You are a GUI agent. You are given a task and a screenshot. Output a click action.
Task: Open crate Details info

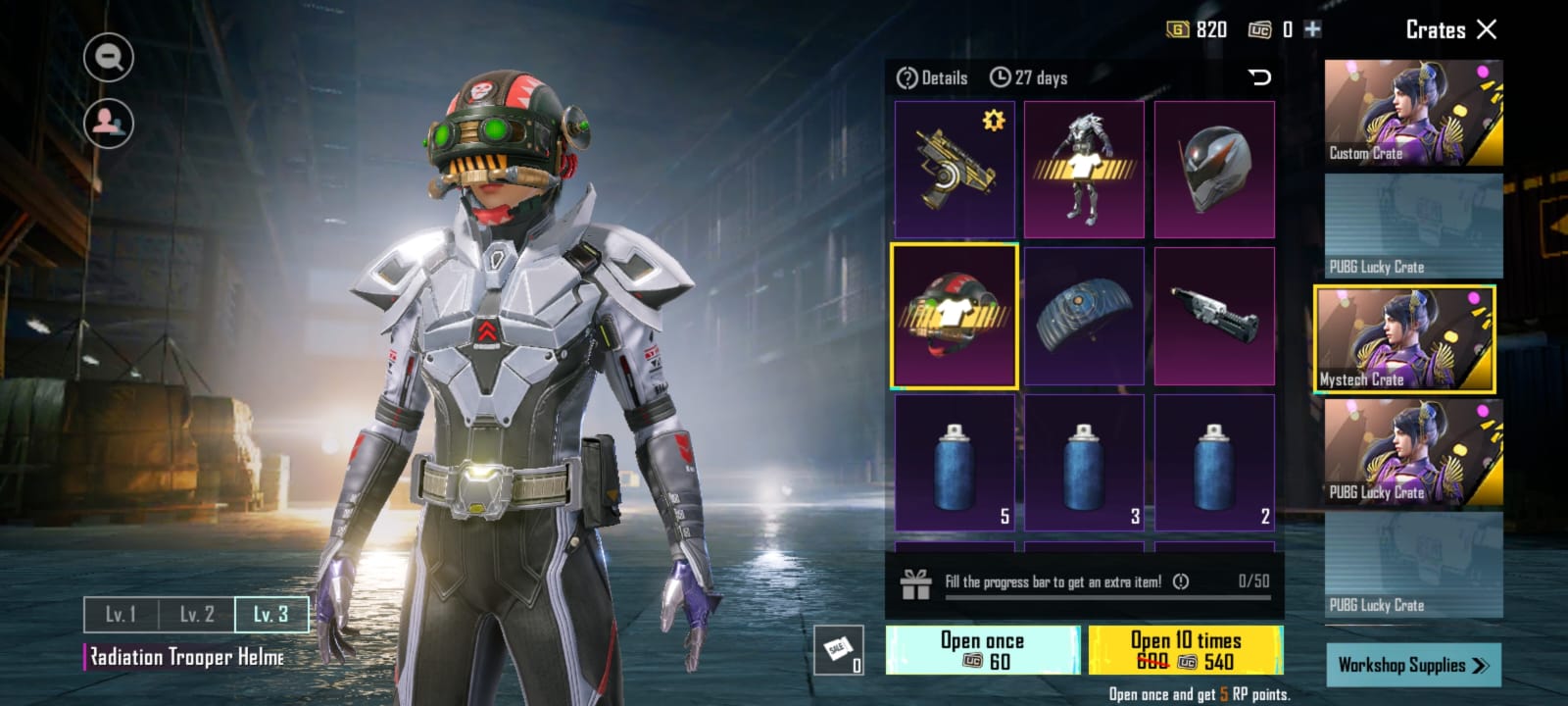(x=932, y=77)
